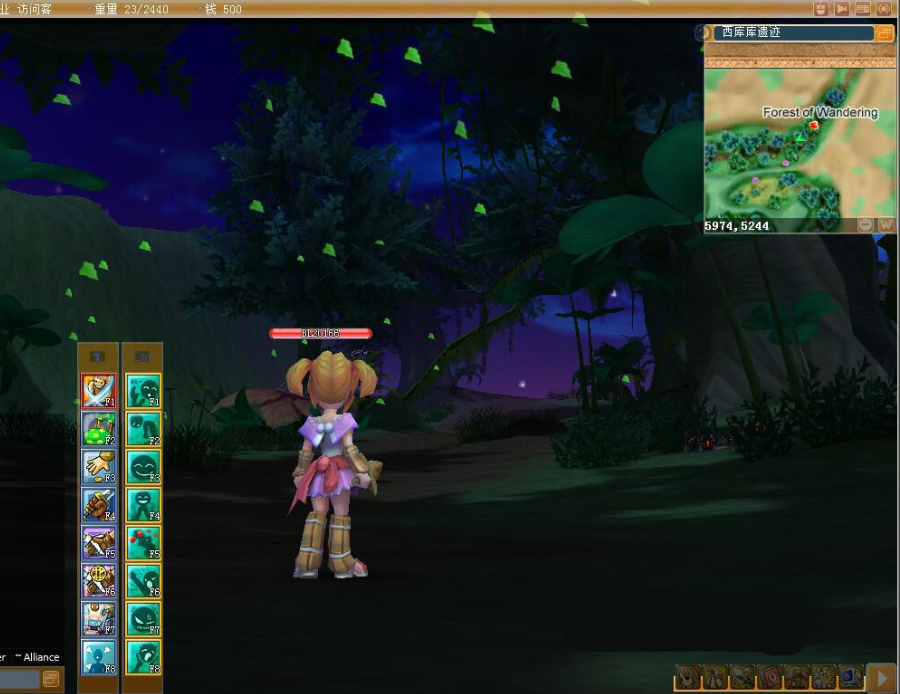Trigger the blue arrows figure skill (F8)
The image size is (900, 694).
coord(98,656)
